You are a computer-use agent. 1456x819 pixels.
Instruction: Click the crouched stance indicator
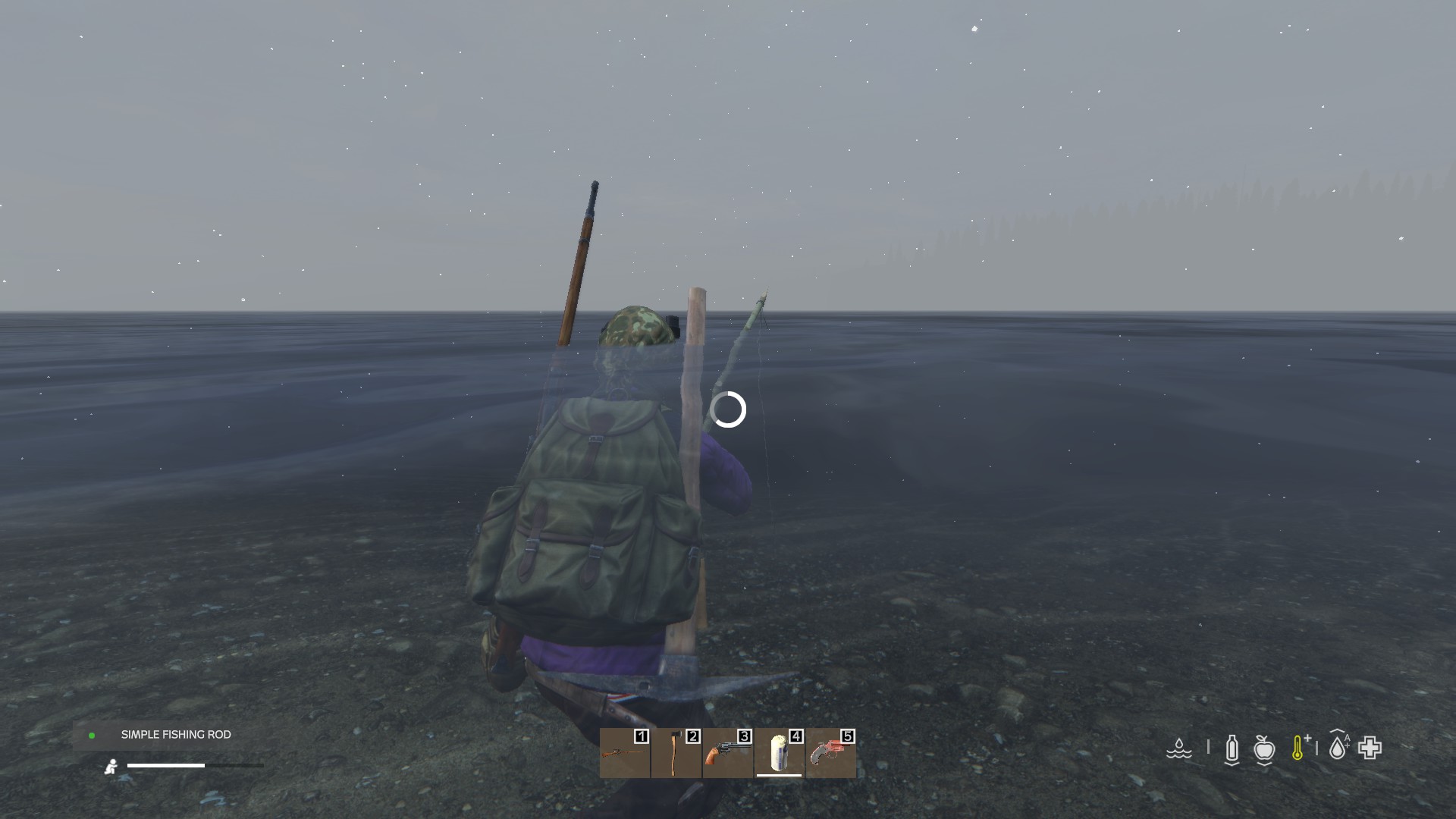(111, 767)
